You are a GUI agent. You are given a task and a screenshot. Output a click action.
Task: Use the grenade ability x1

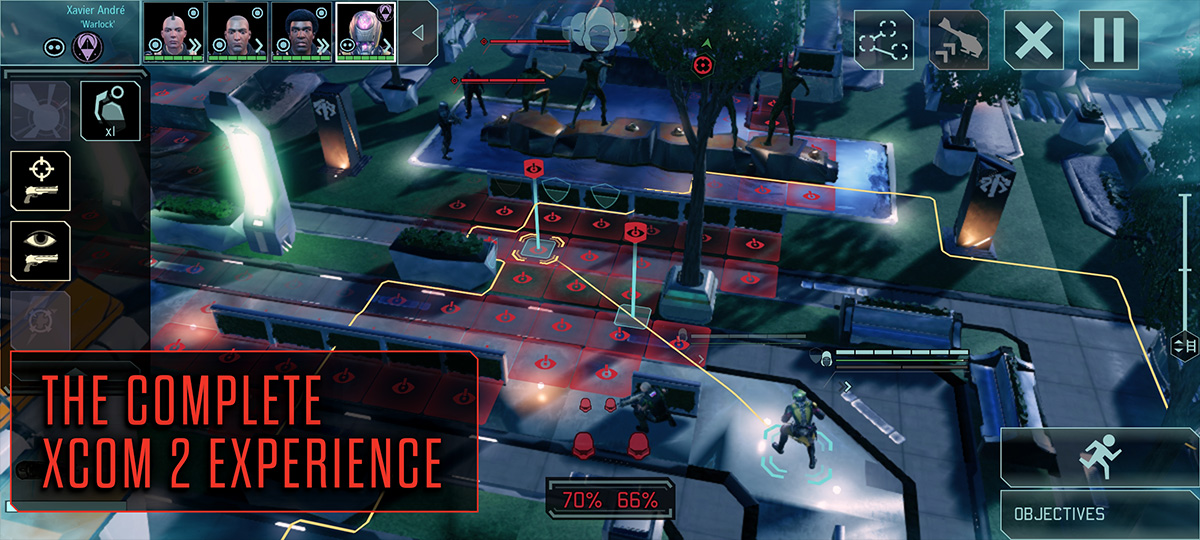coord(109,112)
